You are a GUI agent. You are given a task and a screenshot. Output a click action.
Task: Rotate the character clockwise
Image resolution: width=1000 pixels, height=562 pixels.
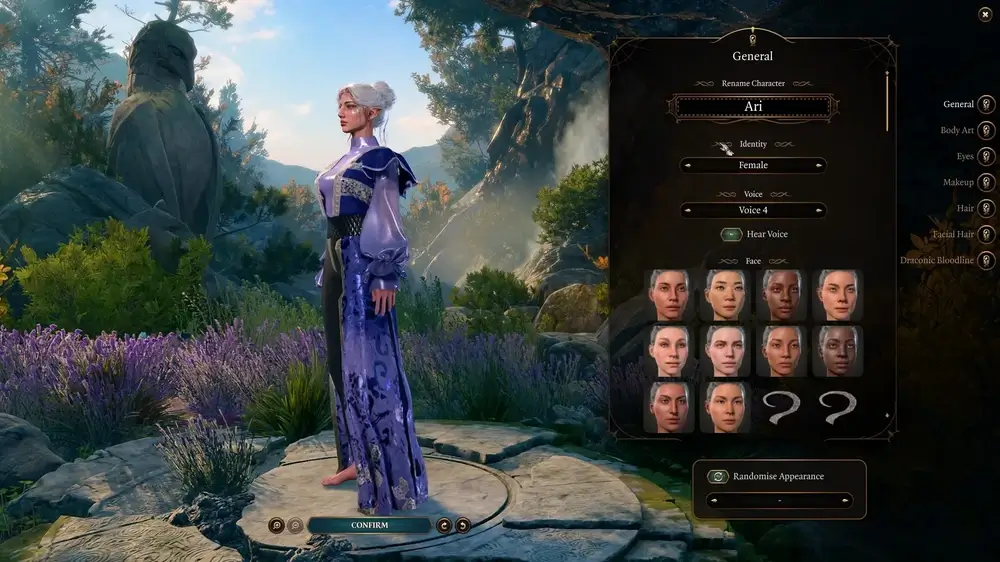pos(444,525)
